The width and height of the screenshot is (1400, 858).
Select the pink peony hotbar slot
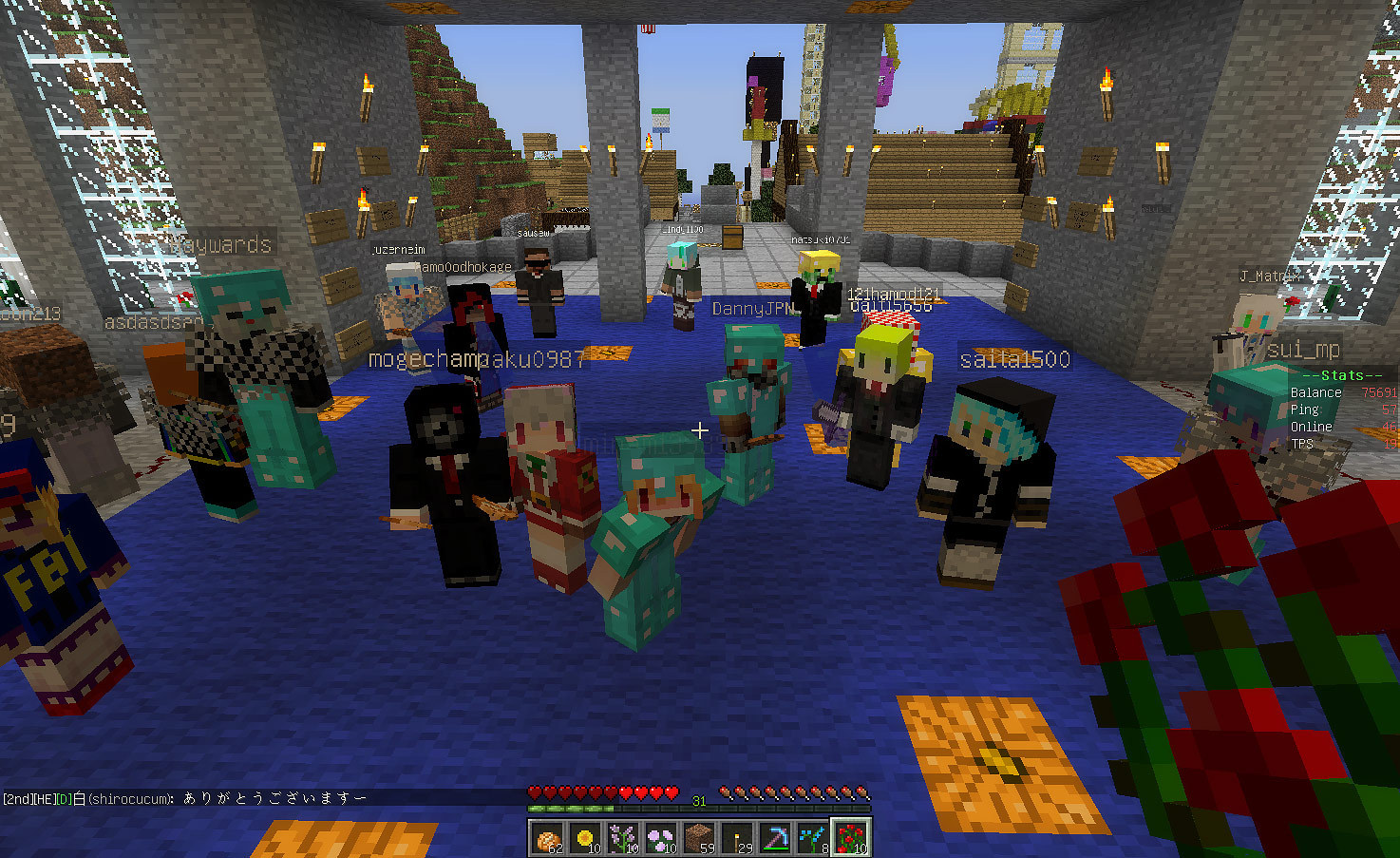661,838
